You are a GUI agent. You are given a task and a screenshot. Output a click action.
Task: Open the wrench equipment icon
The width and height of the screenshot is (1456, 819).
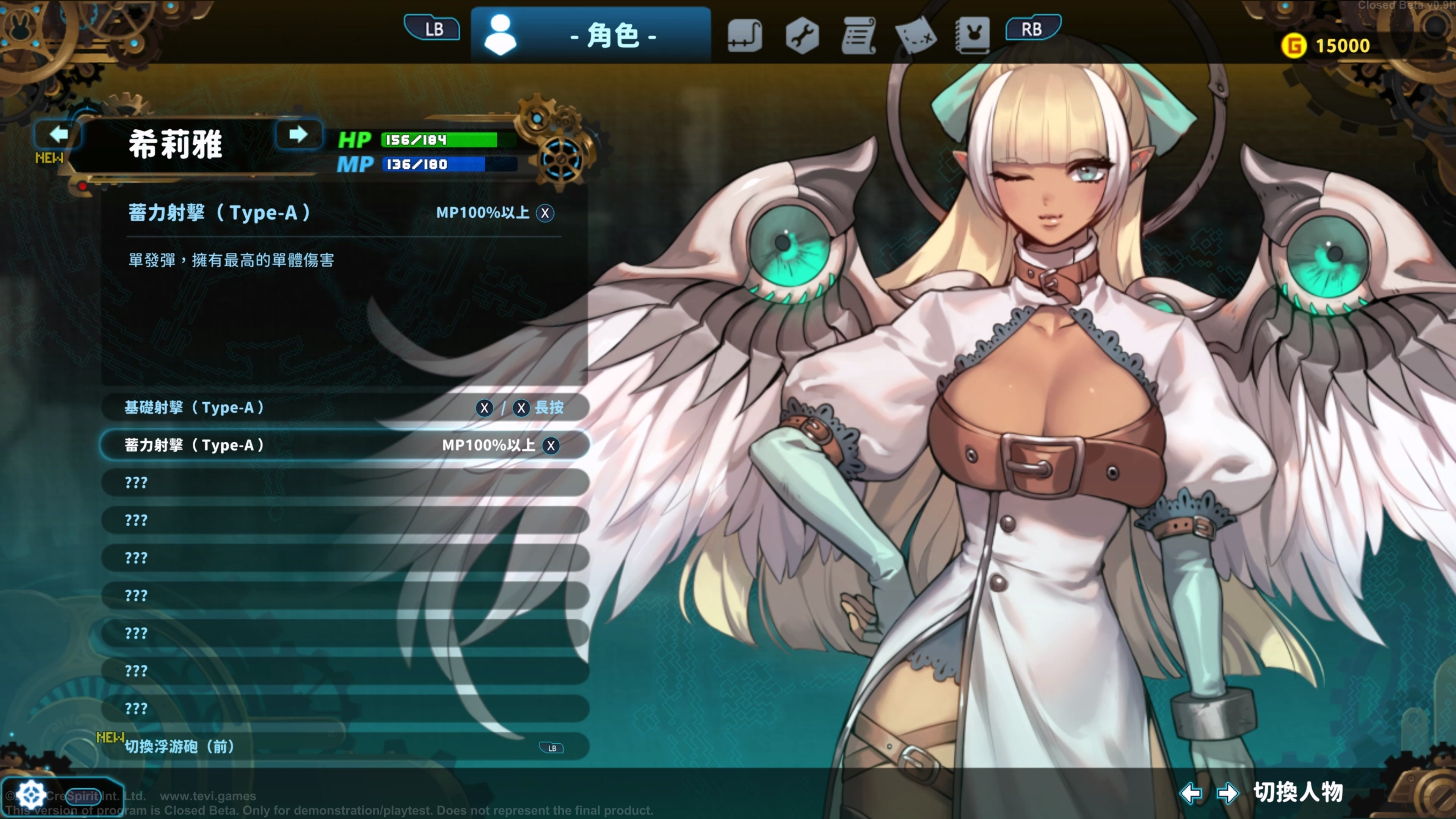802,36
